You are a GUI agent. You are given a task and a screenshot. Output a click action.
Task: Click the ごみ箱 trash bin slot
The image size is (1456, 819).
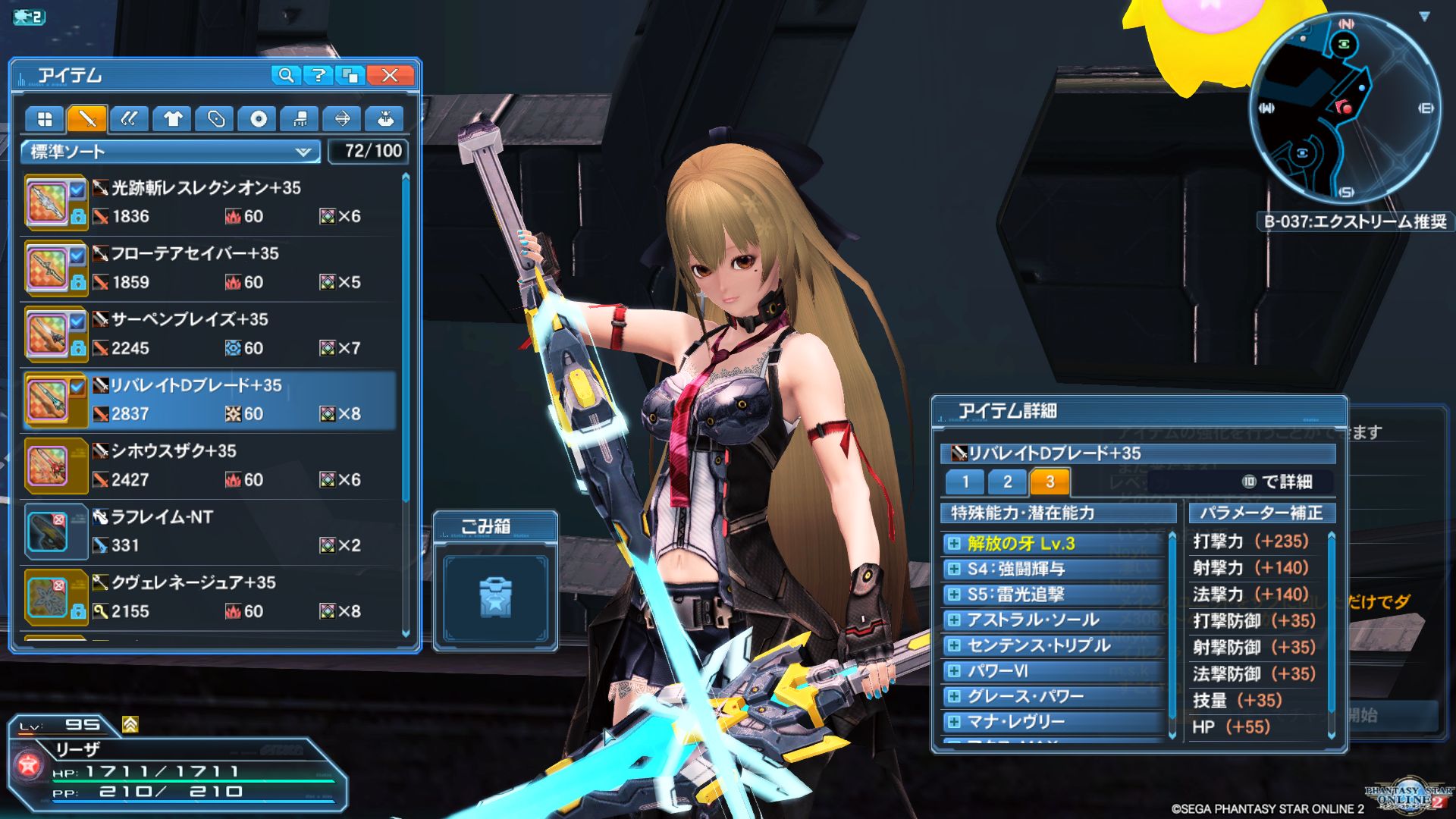(495, 597)
